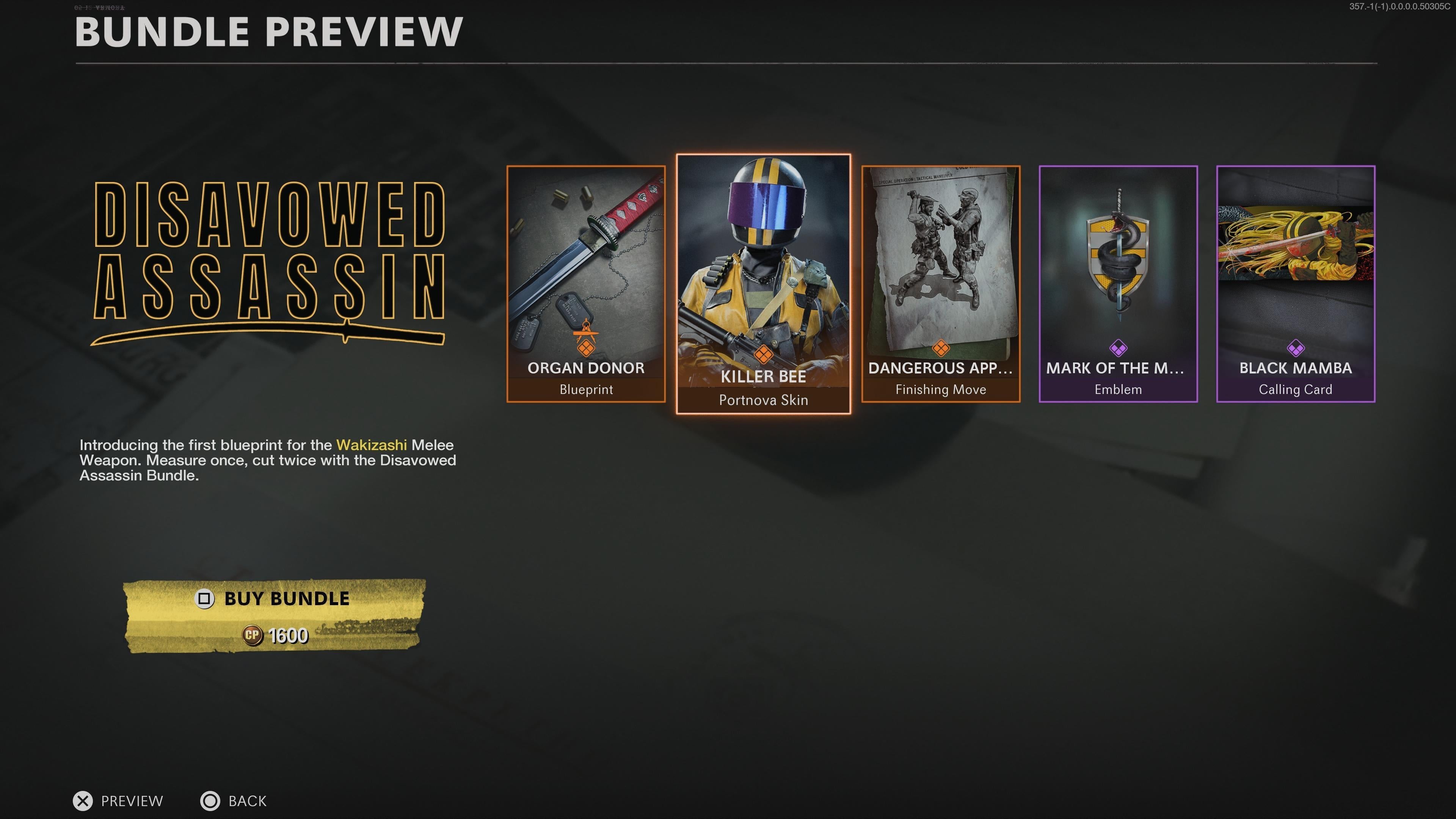Click the Preview option at the bottom
The image size is (1456, 819).
pyautogui.click(x=118, y=800)
